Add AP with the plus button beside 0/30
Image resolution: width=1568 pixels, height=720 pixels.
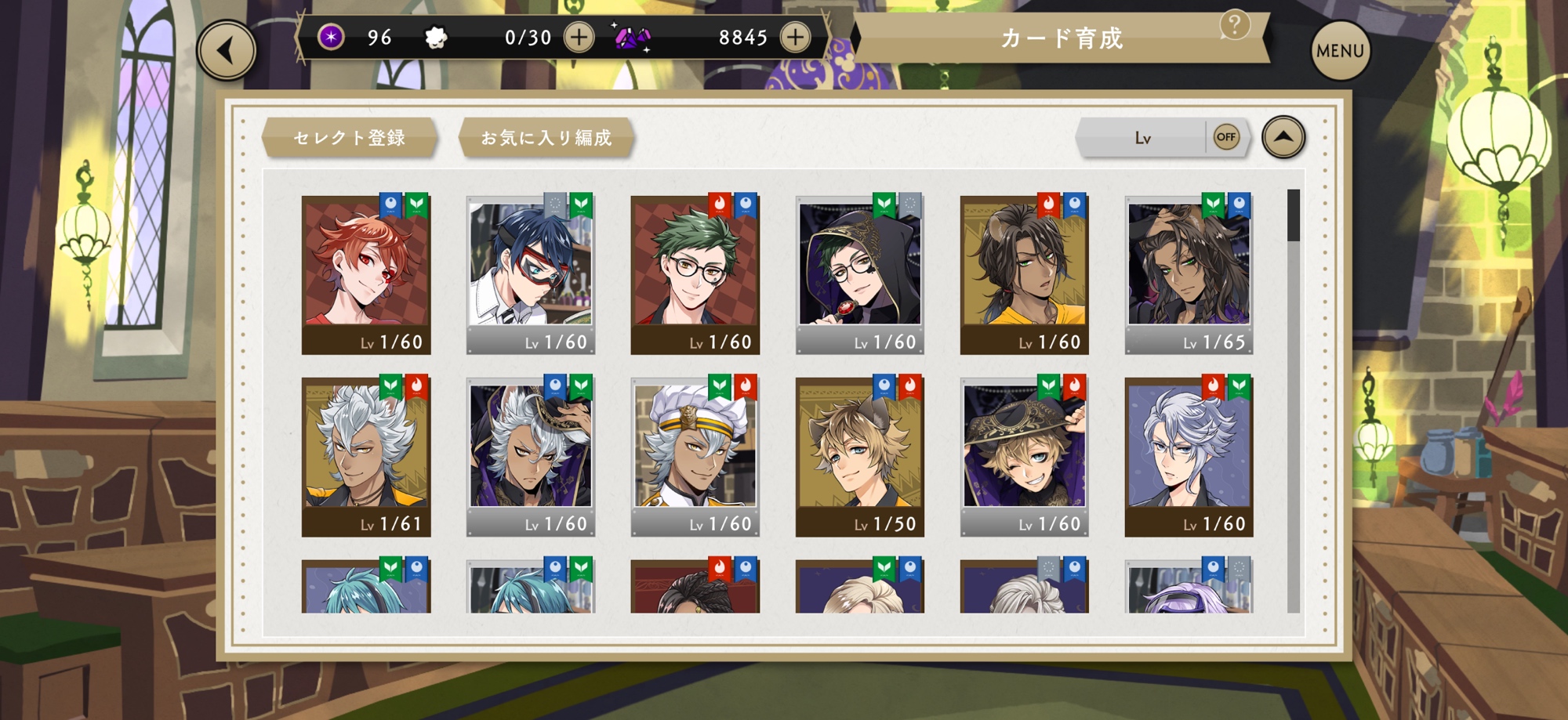pos(579,38)
